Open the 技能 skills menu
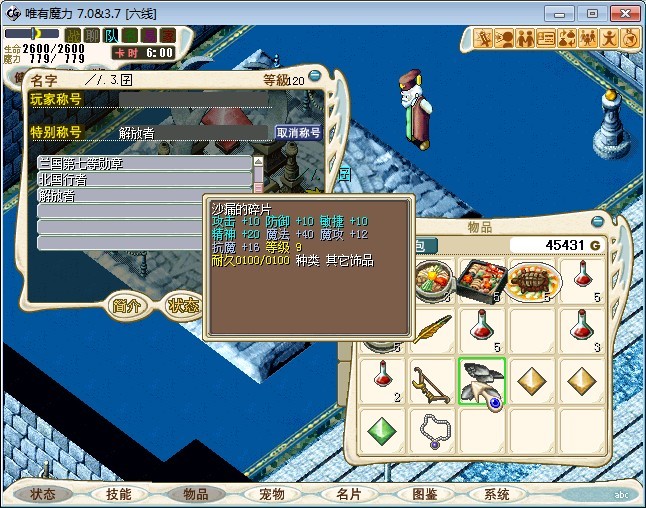646x508 pixels. (118, 494)
